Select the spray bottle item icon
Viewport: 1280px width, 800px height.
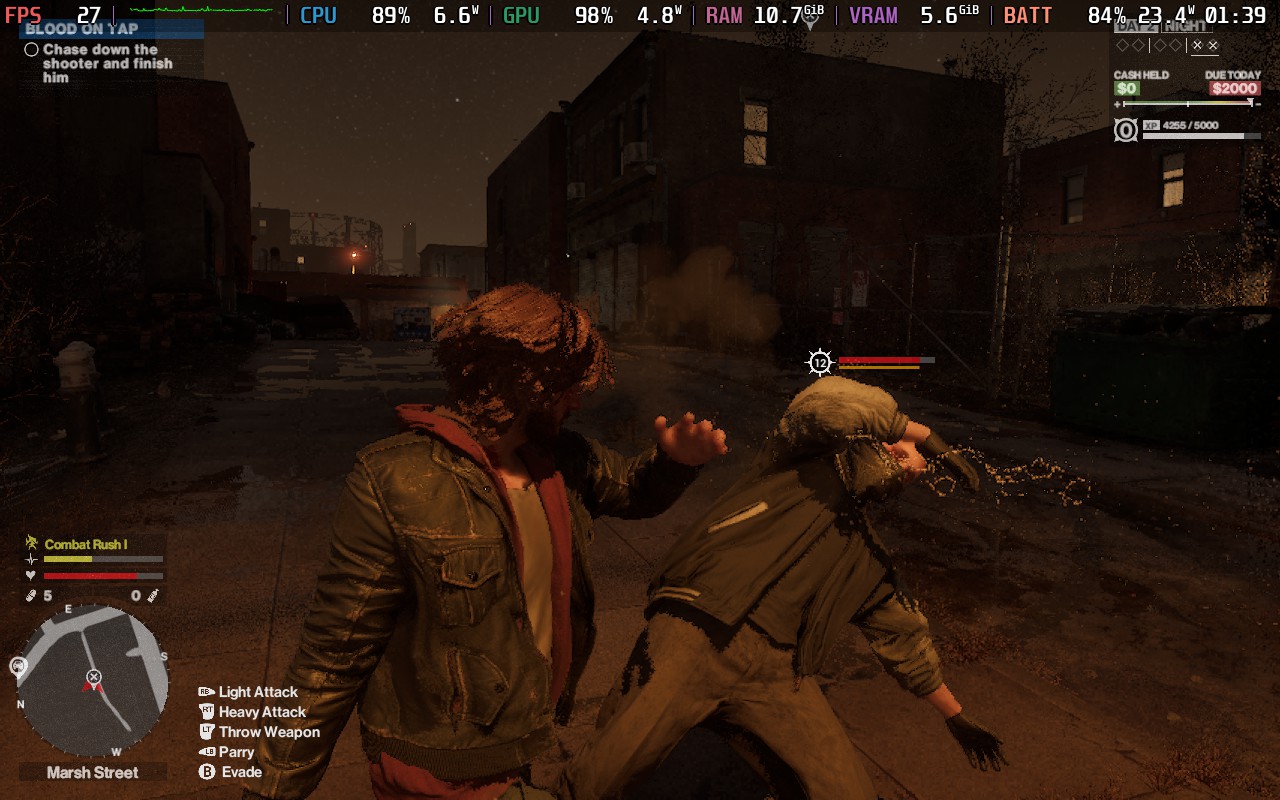[153, 596]
